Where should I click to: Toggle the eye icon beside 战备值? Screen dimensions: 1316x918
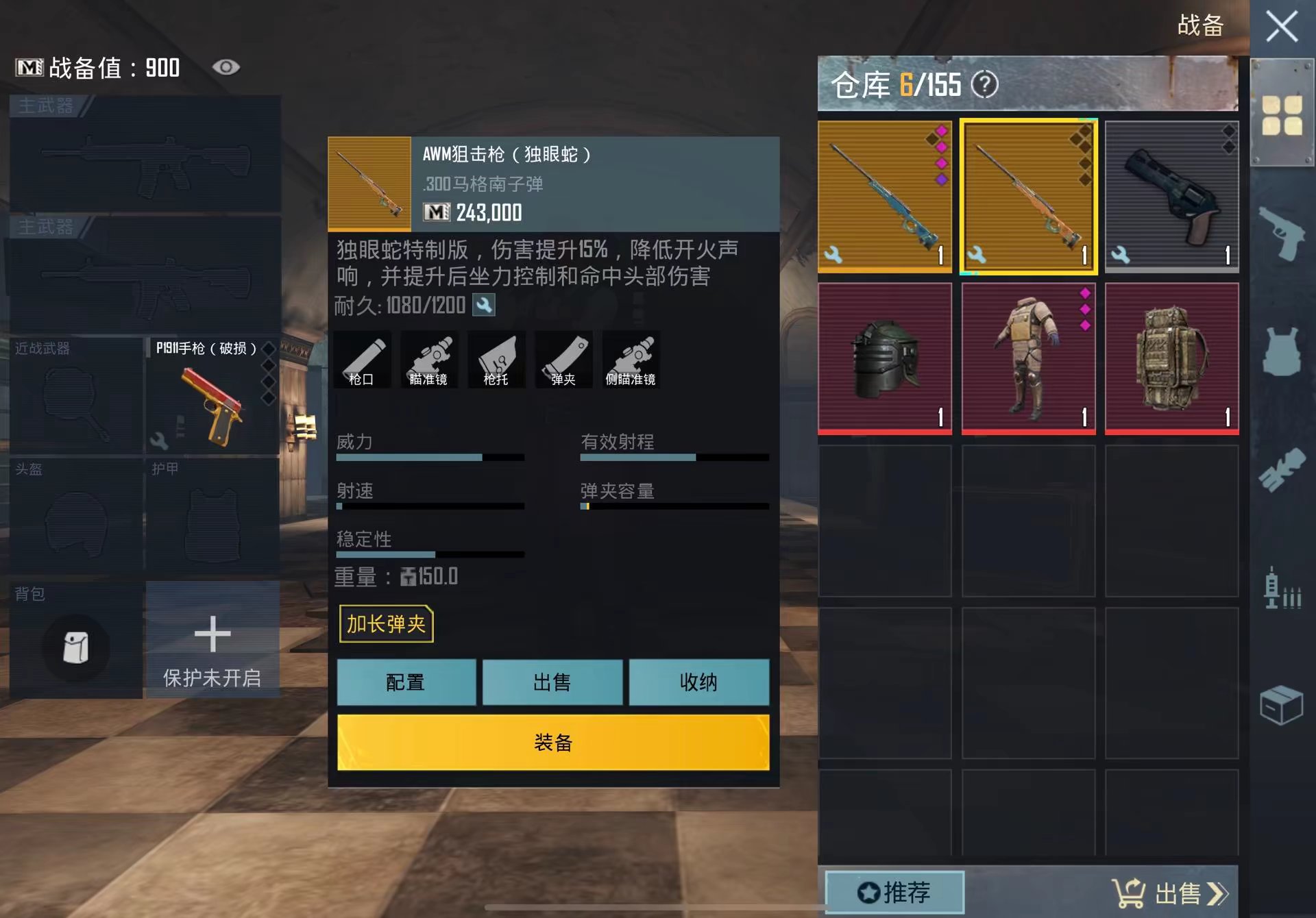click(226, 67)
